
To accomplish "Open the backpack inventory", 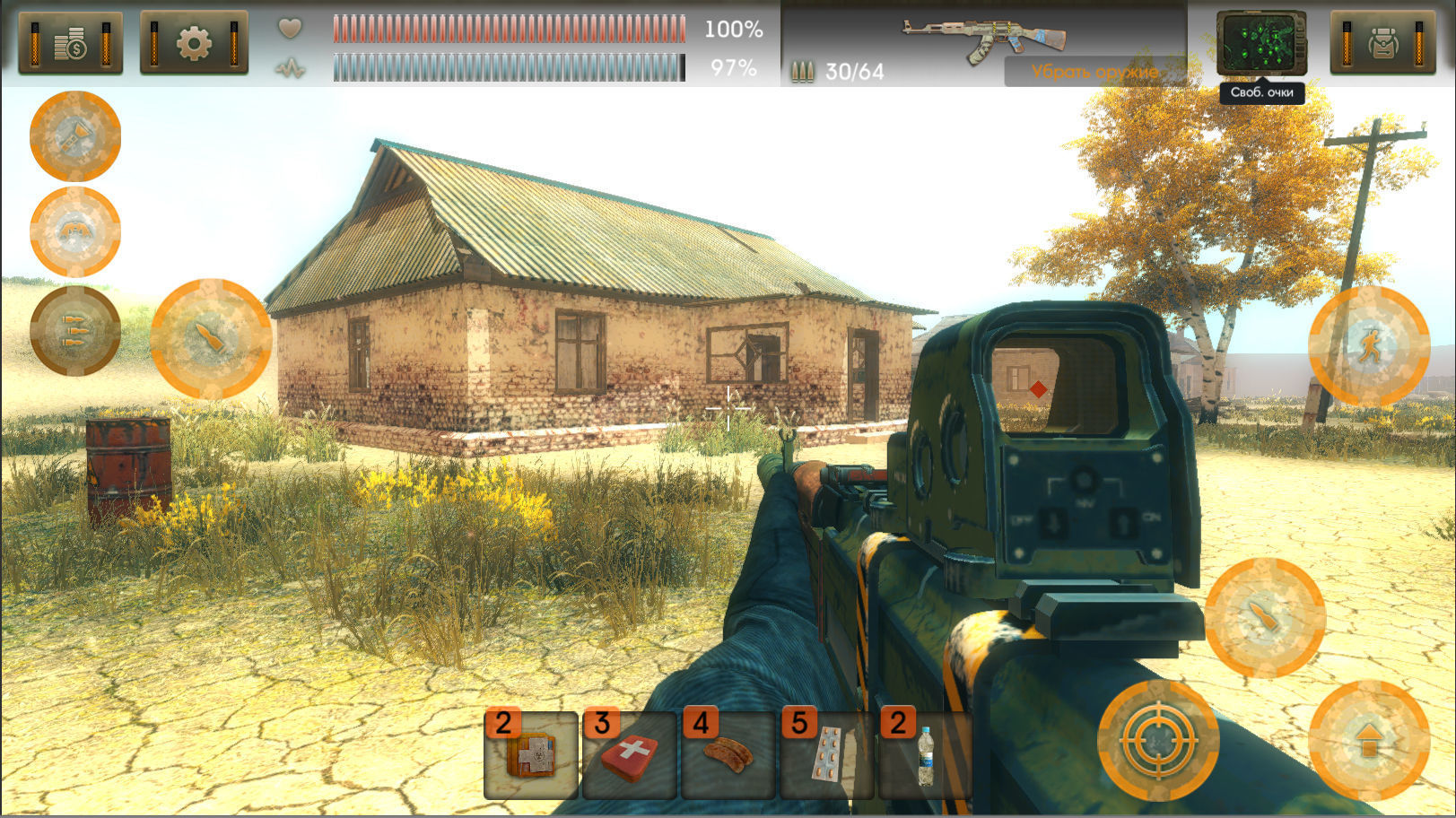I will (x=1382, y=43).
